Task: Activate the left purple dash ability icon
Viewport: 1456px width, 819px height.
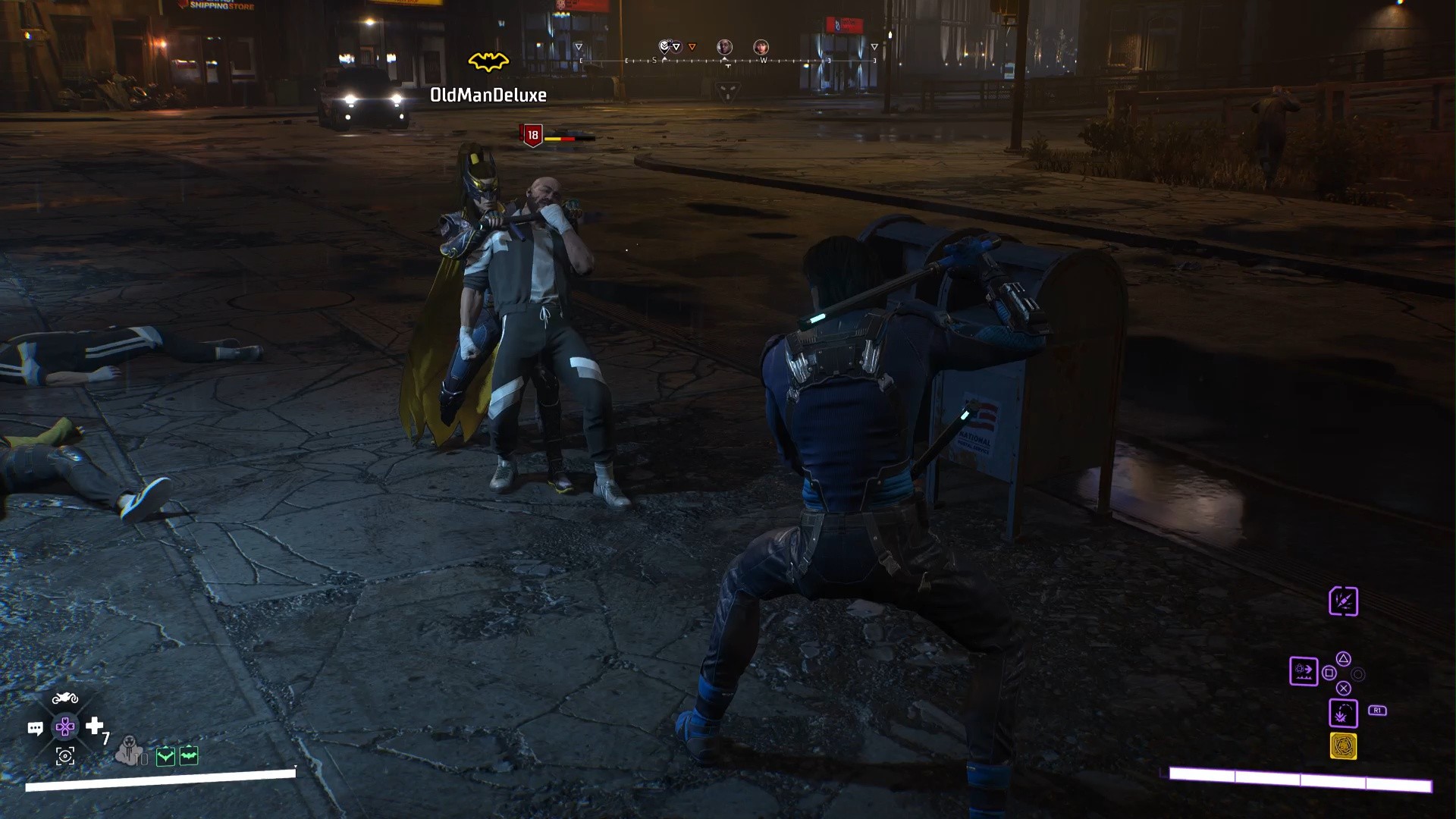Action: point(1304,670)
